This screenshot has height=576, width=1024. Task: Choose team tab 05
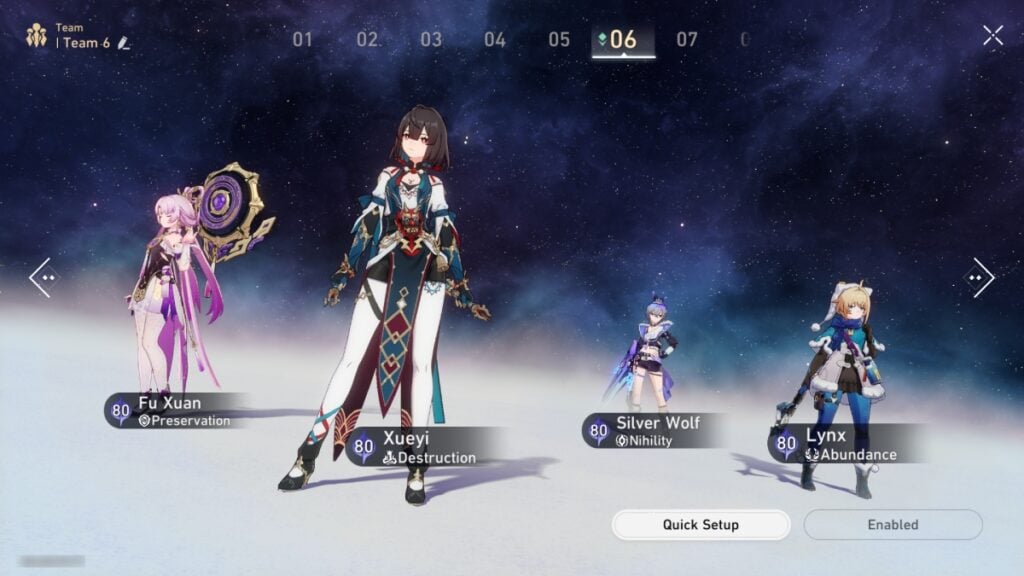coord(559,40)
